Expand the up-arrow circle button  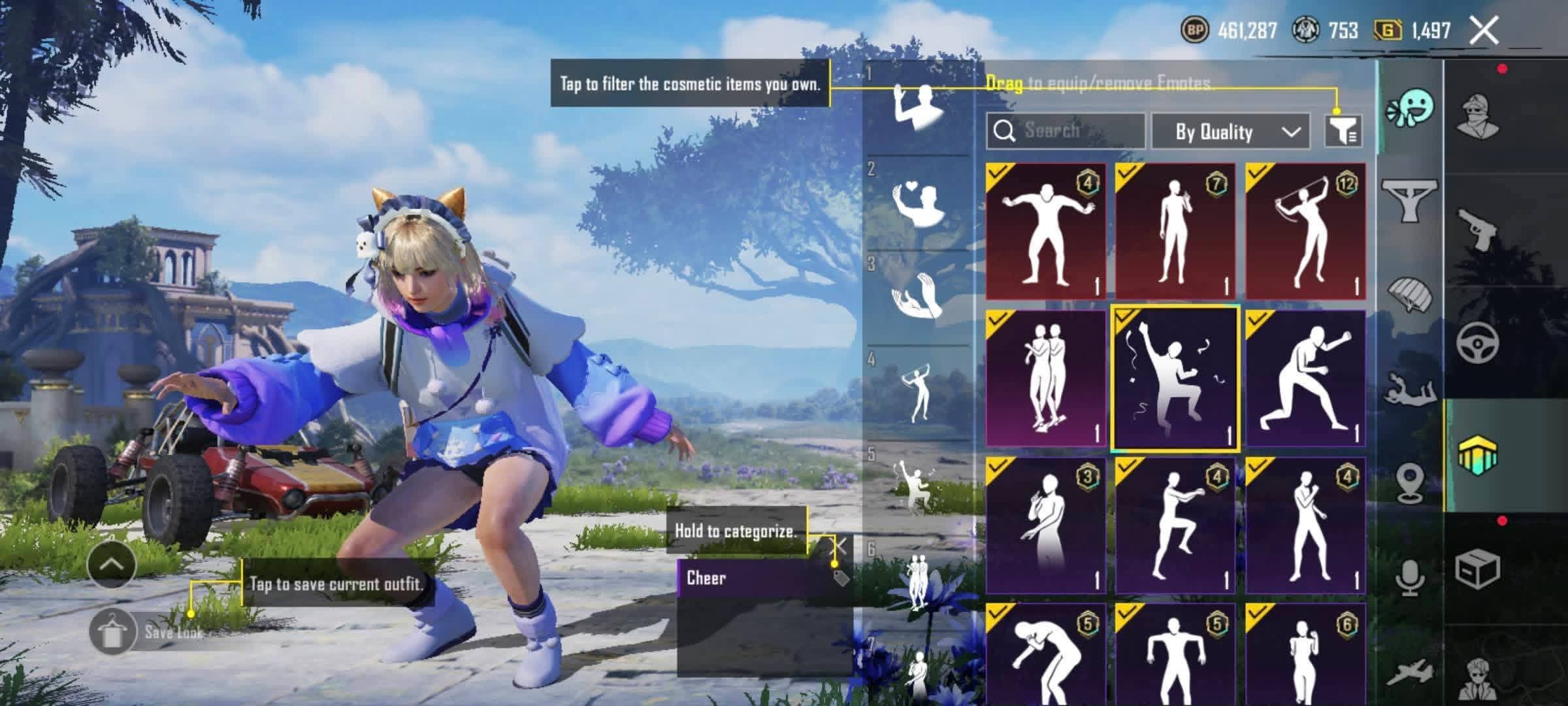pyautogui.click(x=111, y=565)
